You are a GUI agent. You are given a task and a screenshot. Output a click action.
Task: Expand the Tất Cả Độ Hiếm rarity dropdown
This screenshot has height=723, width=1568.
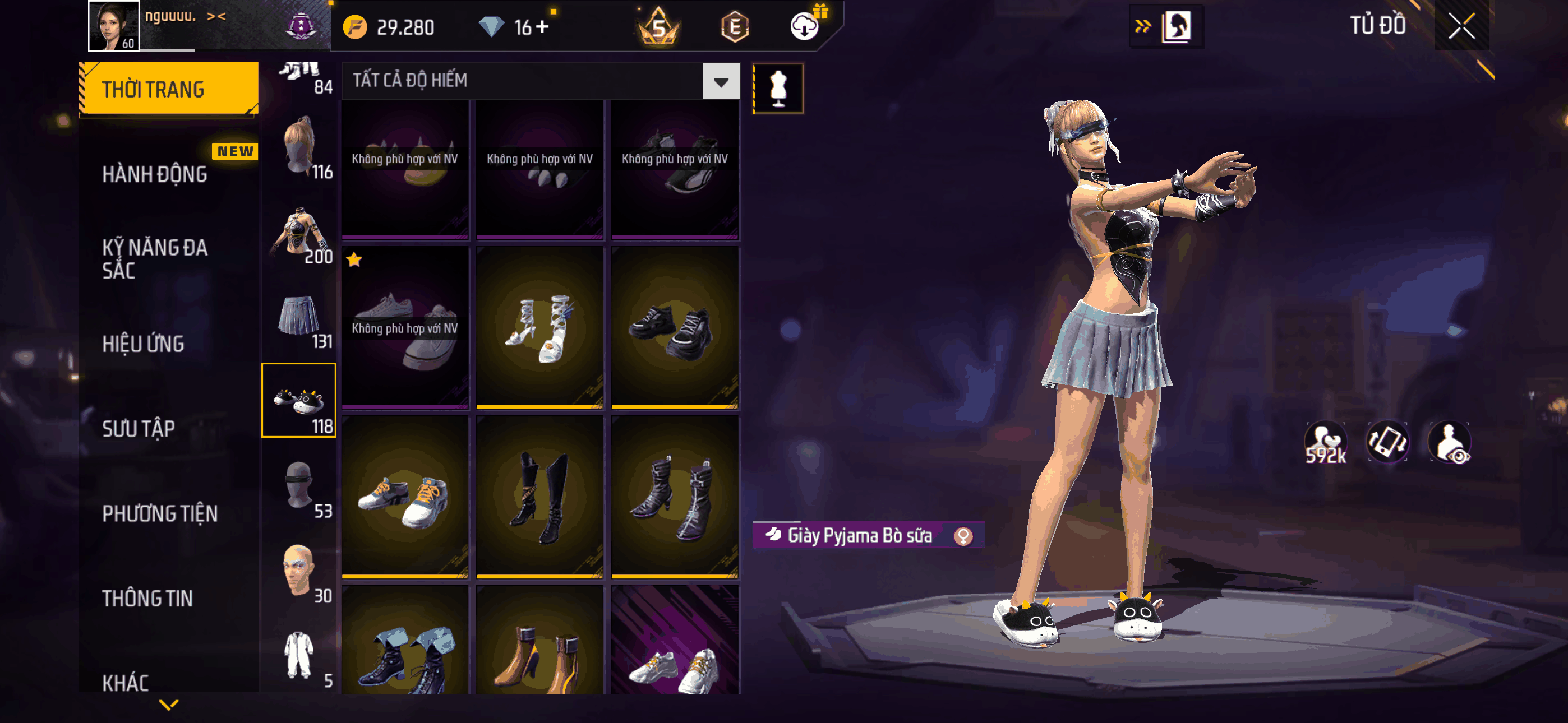tap(721, 81)
